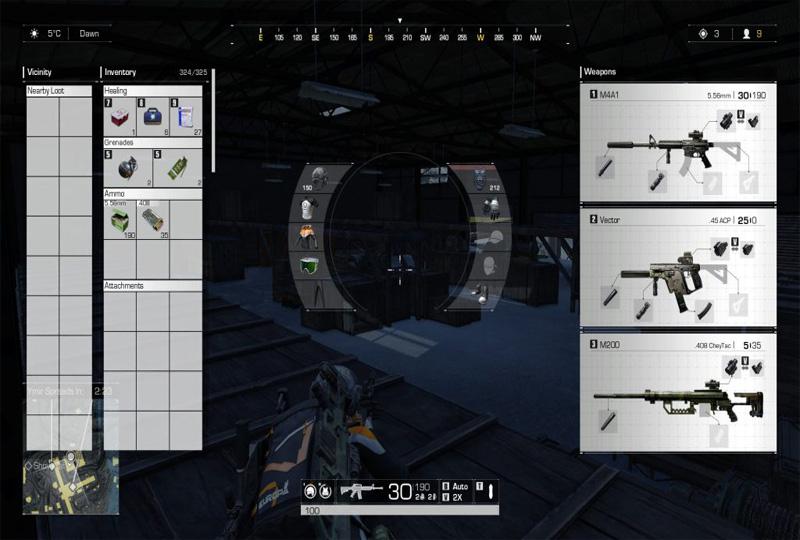
Task: Select the equipped white shirt slot
Action: [x=308, y=209]
